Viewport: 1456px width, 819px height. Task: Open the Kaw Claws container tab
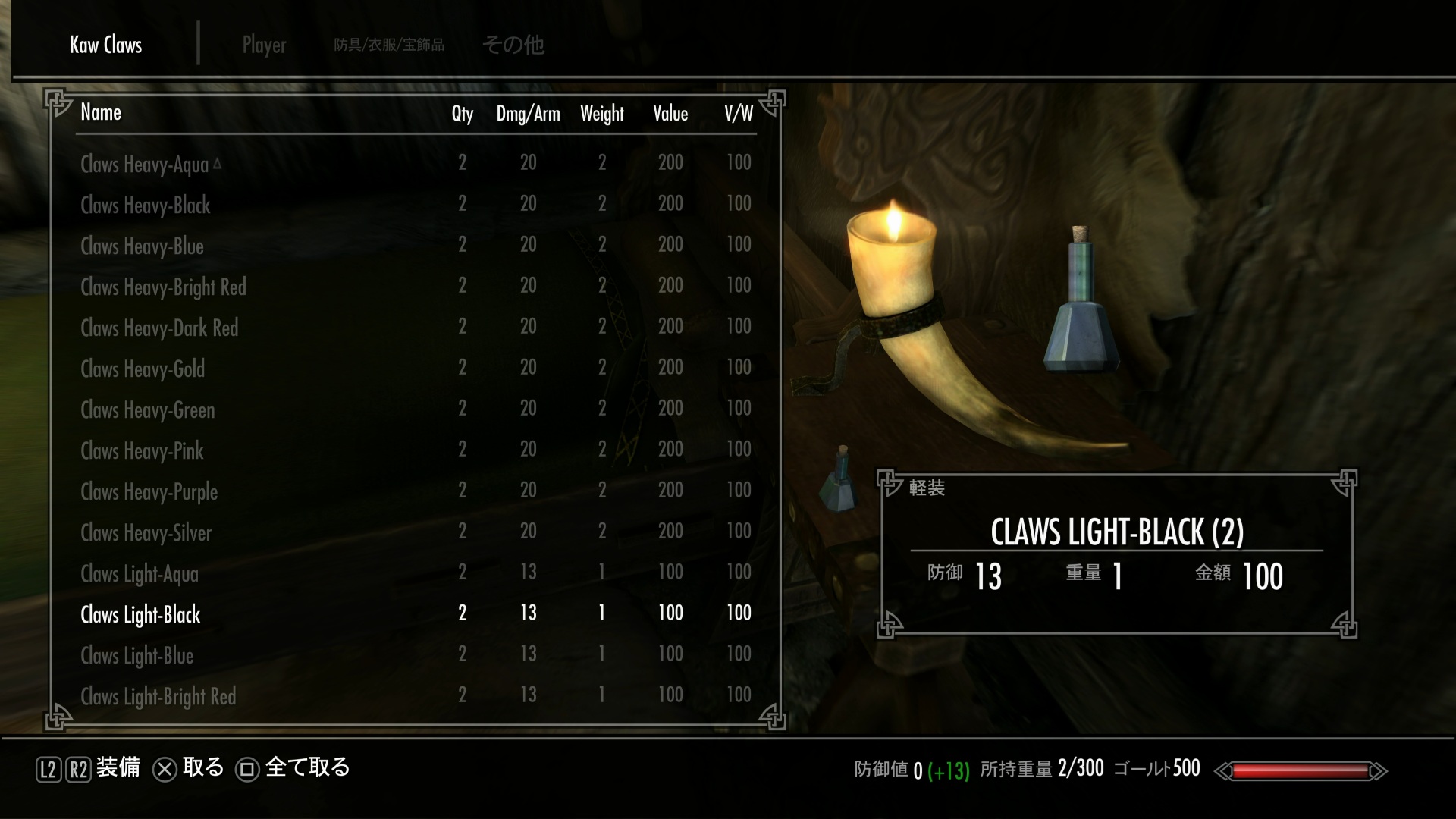pos(105,45)
